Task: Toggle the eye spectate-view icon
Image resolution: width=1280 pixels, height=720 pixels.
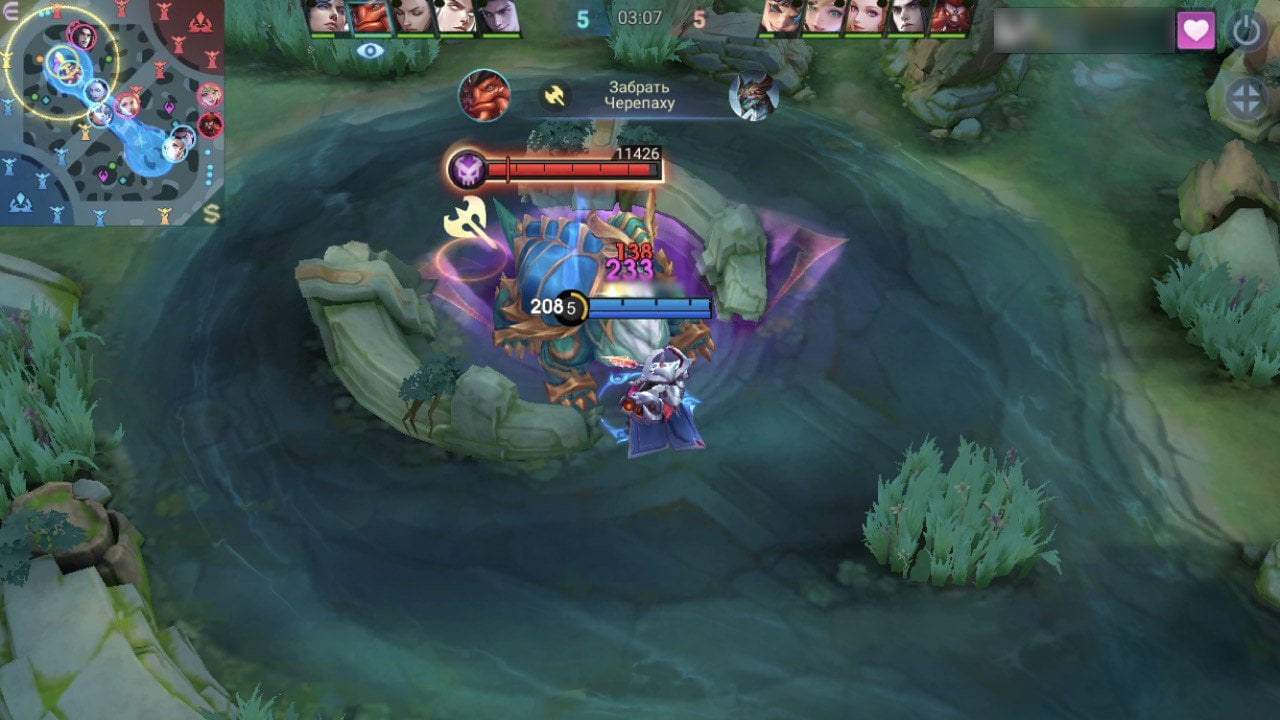Action: 370,50
